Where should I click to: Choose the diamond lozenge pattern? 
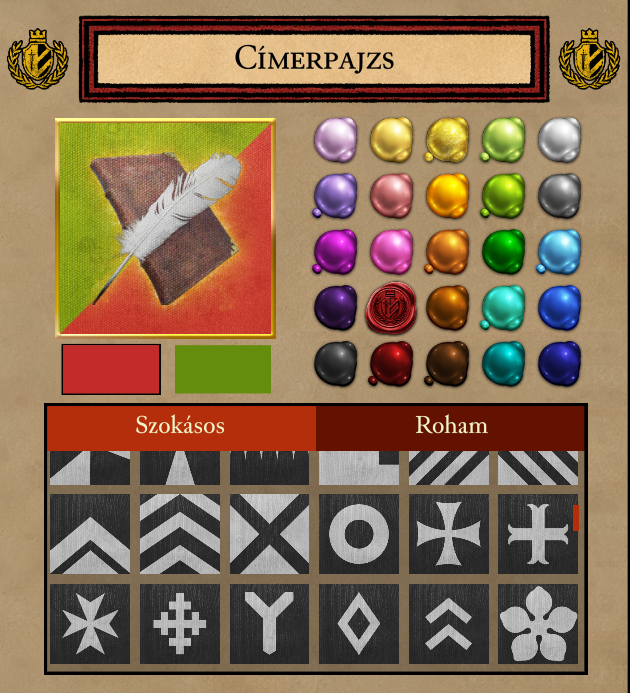tap(359, 624)
